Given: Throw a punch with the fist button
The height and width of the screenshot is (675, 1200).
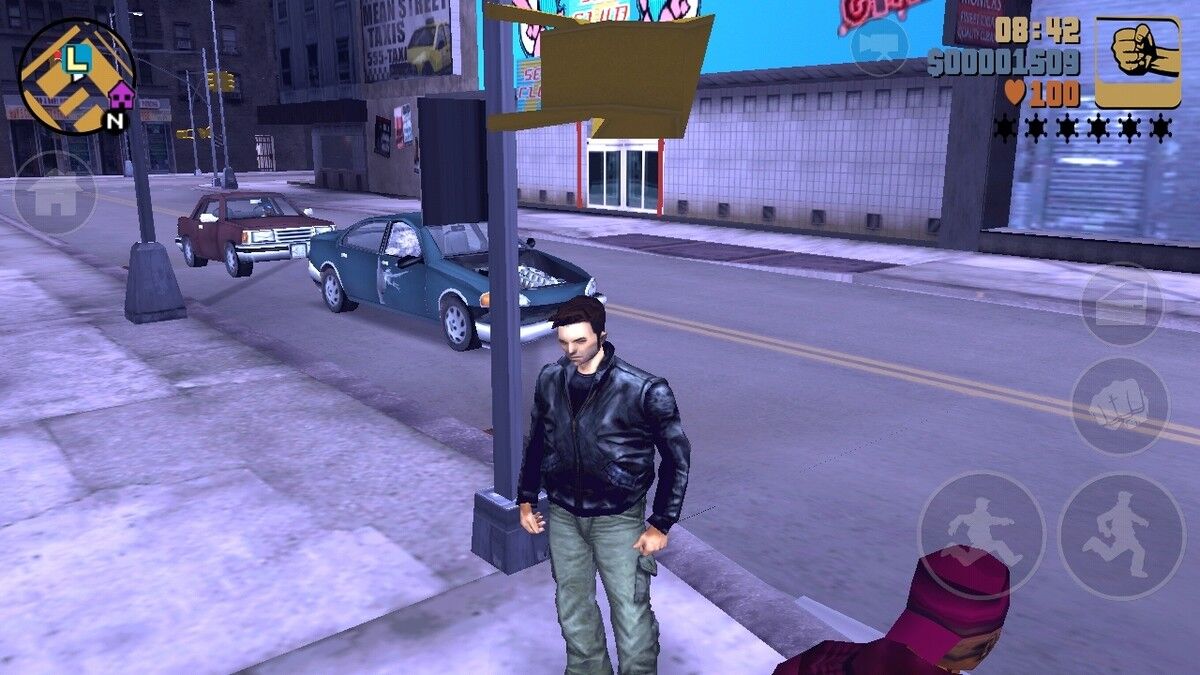Looking at the screenshot, I should pyautogui.click(x=1120, y=406).
